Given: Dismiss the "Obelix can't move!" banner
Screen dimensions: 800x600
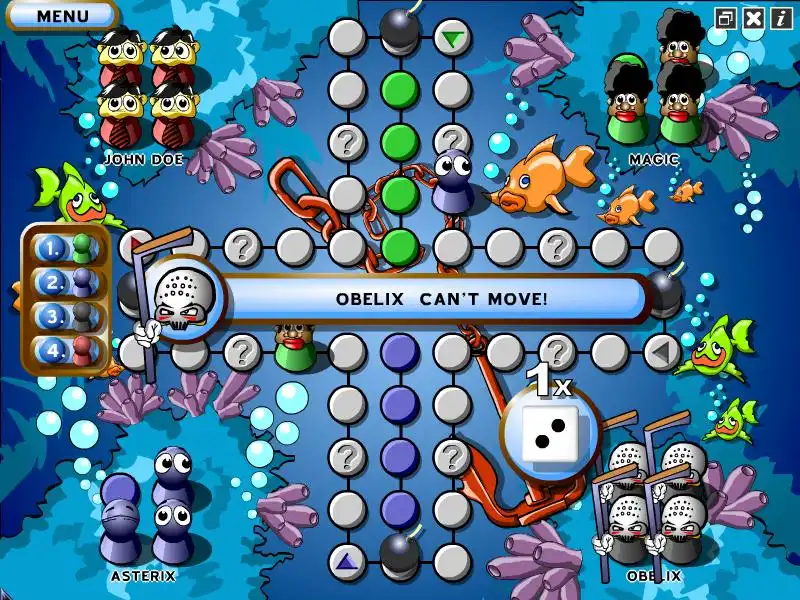Looking at the screenshot, I should coord(440,298).
